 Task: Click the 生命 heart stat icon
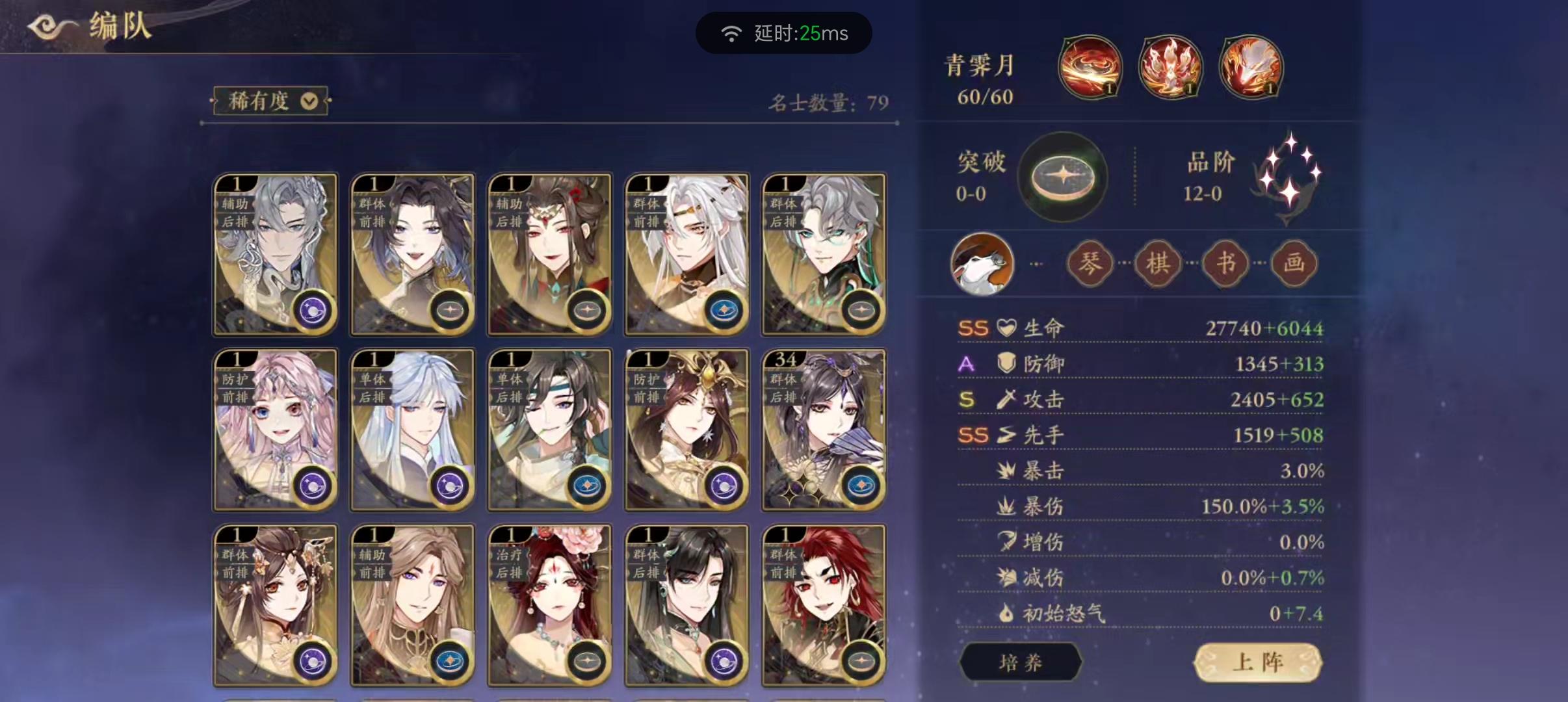[x=1004, y=328]
